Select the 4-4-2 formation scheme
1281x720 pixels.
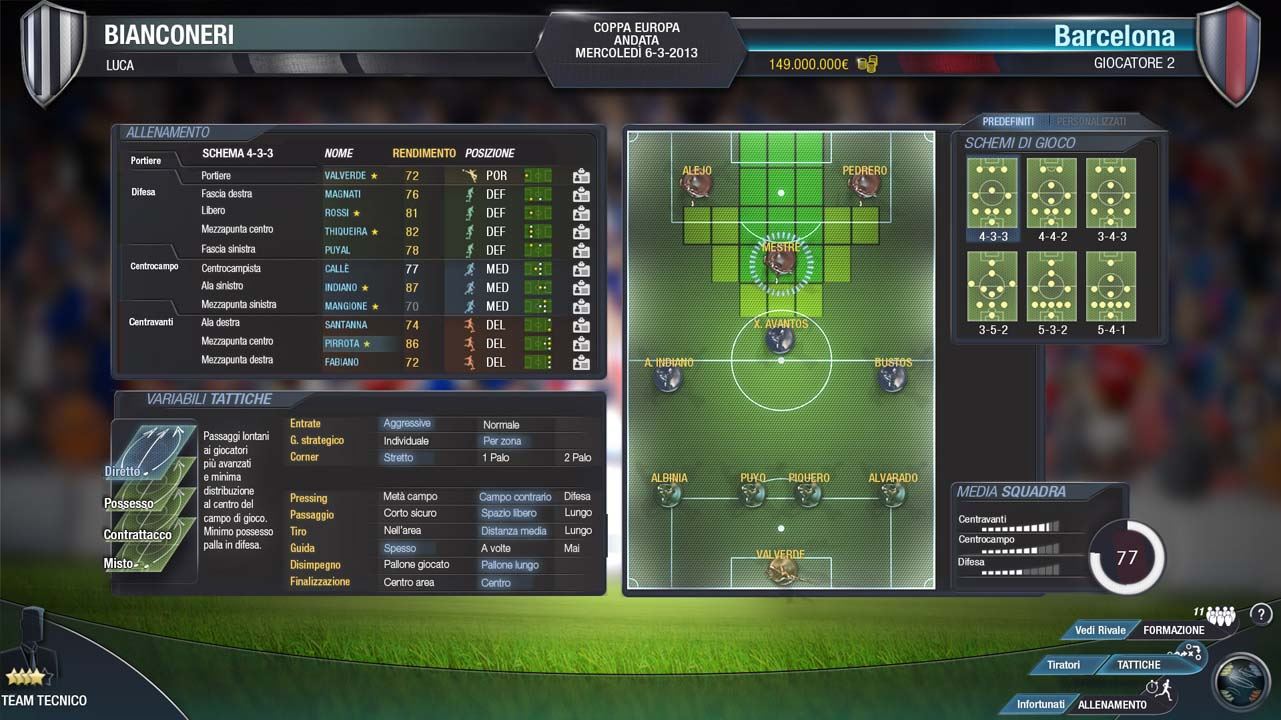pyautogui.click(x=1051, y=194)
